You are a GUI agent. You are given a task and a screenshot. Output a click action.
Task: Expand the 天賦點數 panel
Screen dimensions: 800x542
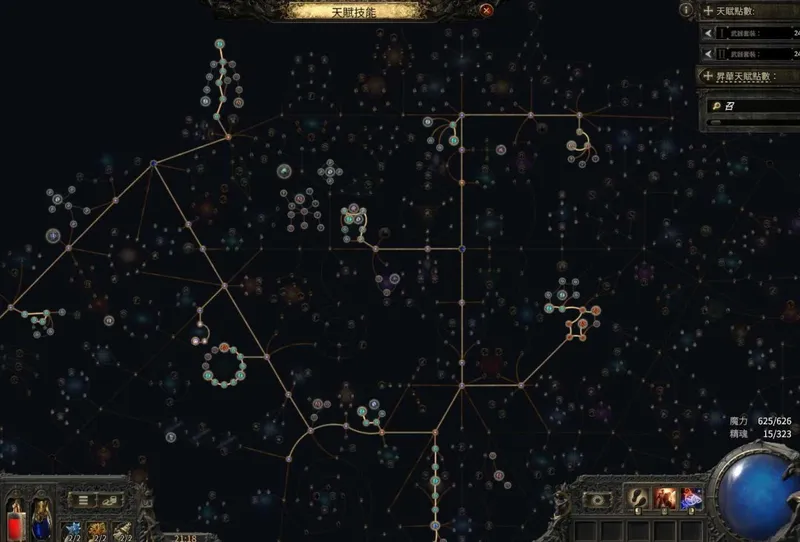[708, 10]
